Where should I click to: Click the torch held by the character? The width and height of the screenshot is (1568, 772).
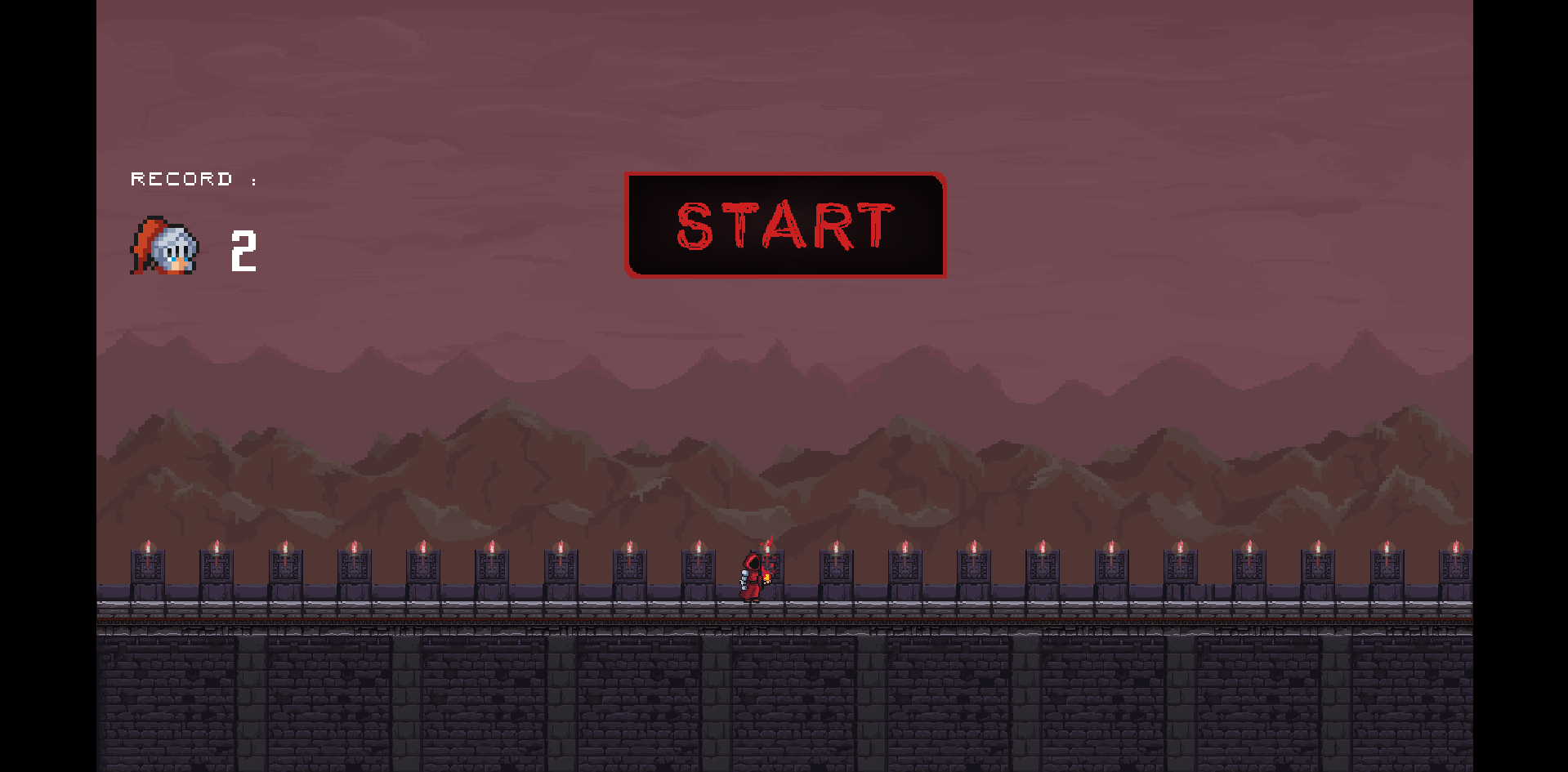(x=768, y=578)
